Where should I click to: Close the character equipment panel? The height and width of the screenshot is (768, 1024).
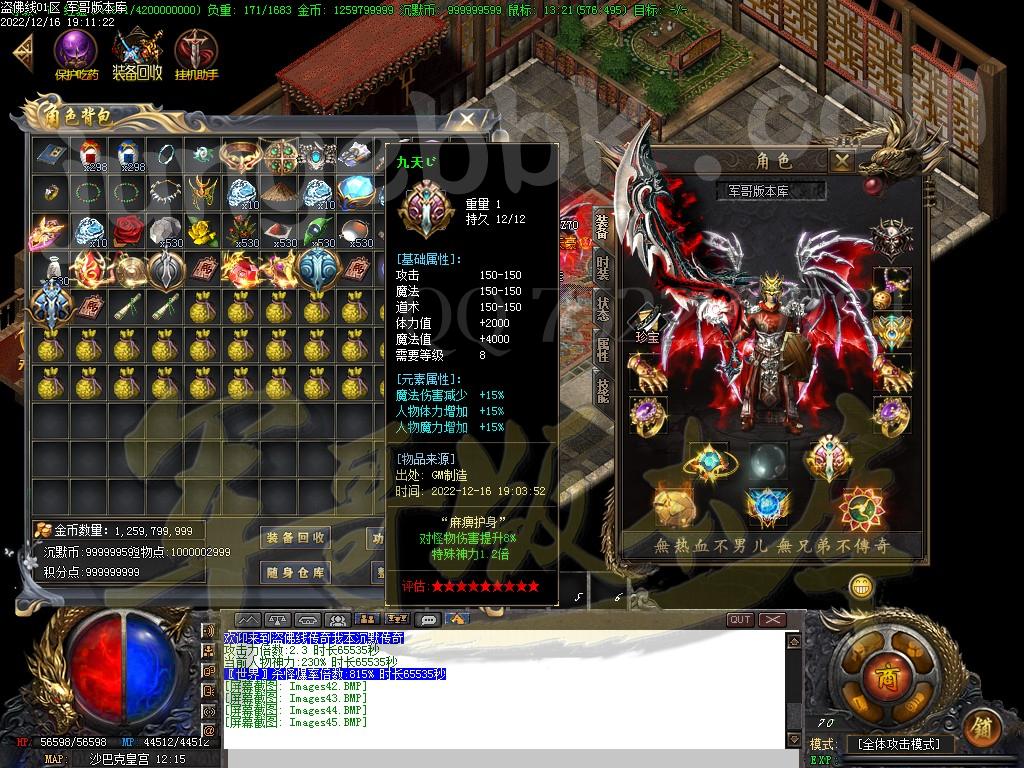click(843, 160)
